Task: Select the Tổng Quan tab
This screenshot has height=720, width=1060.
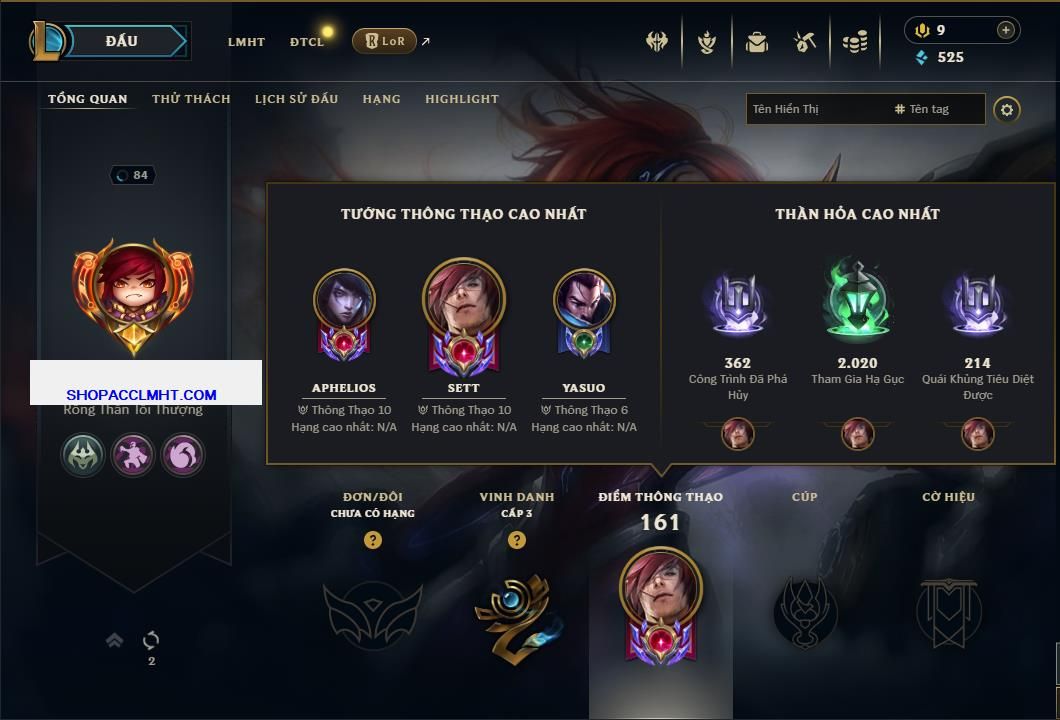Action: (88, 99)
